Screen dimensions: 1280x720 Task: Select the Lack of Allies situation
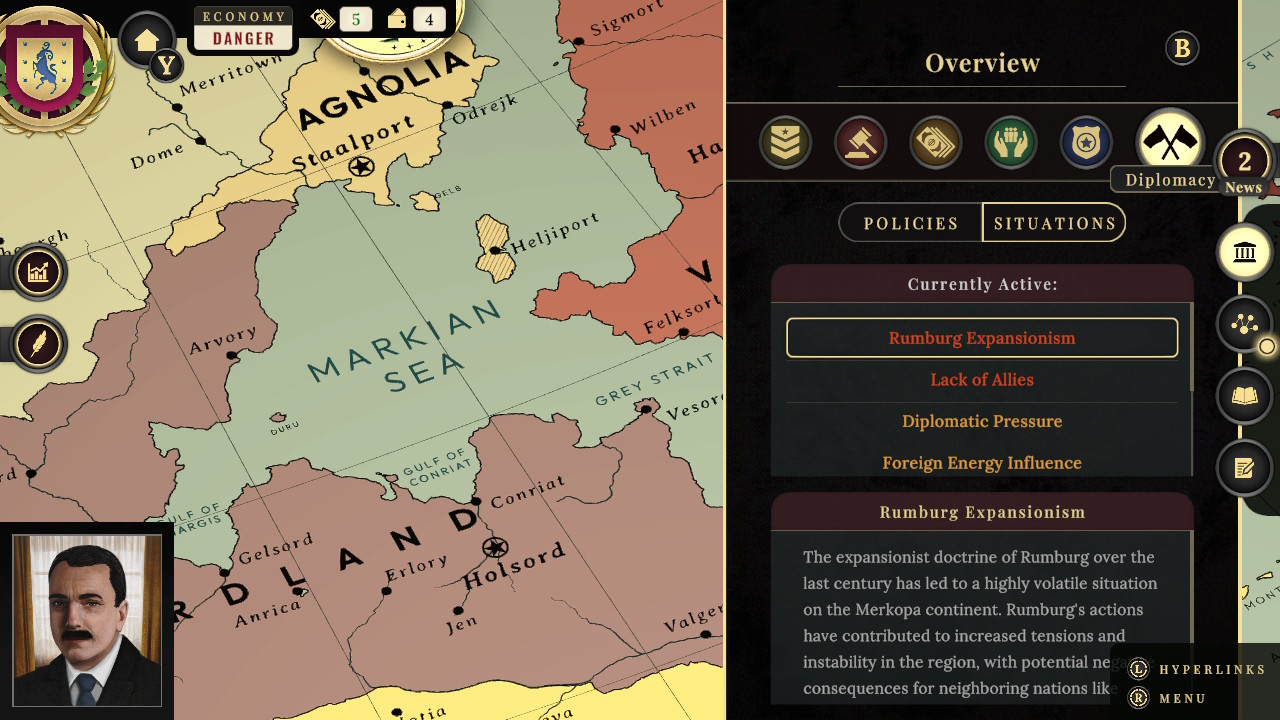(x=982, y=379)
